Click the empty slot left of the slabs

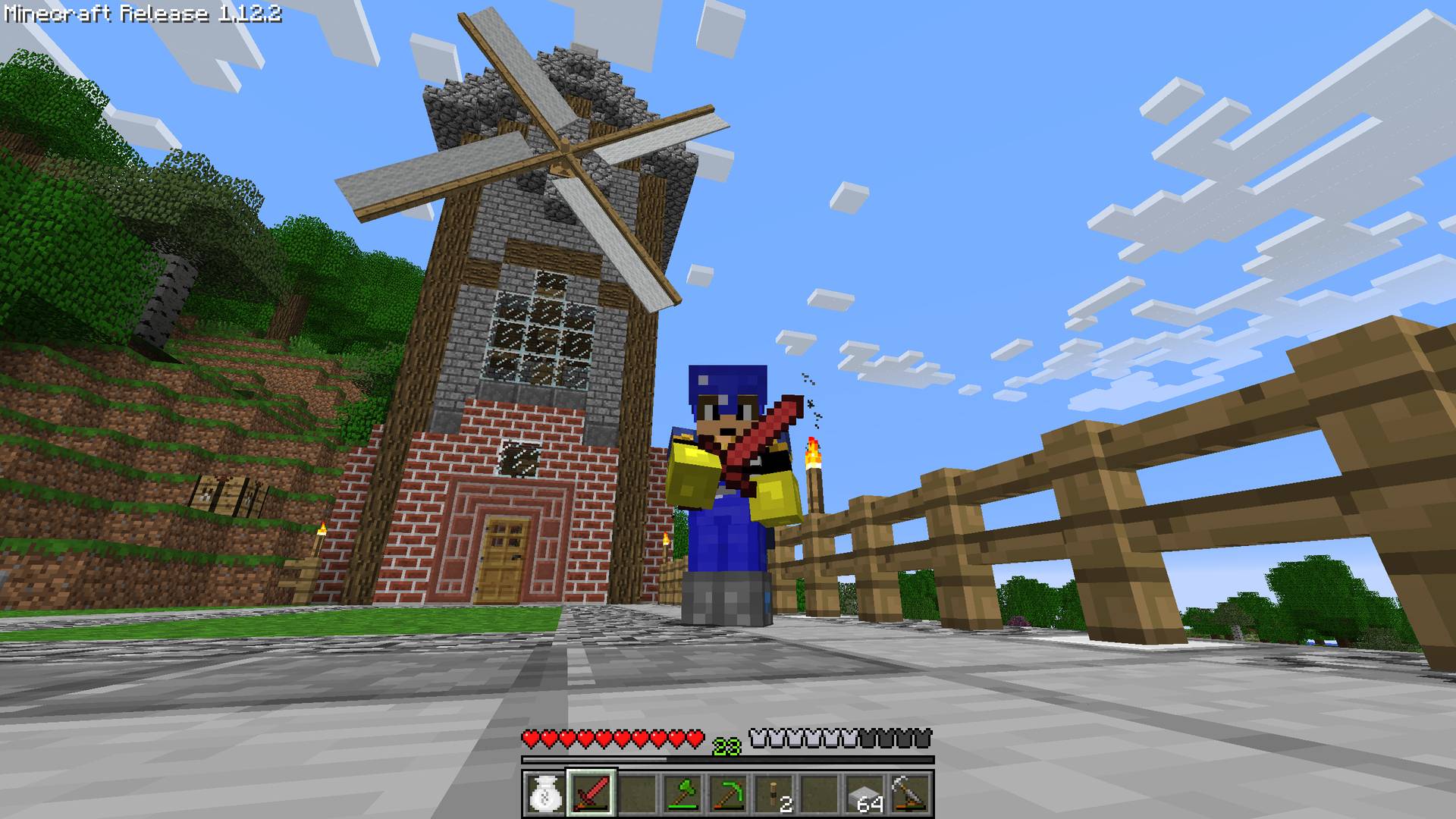coord(821,795)
